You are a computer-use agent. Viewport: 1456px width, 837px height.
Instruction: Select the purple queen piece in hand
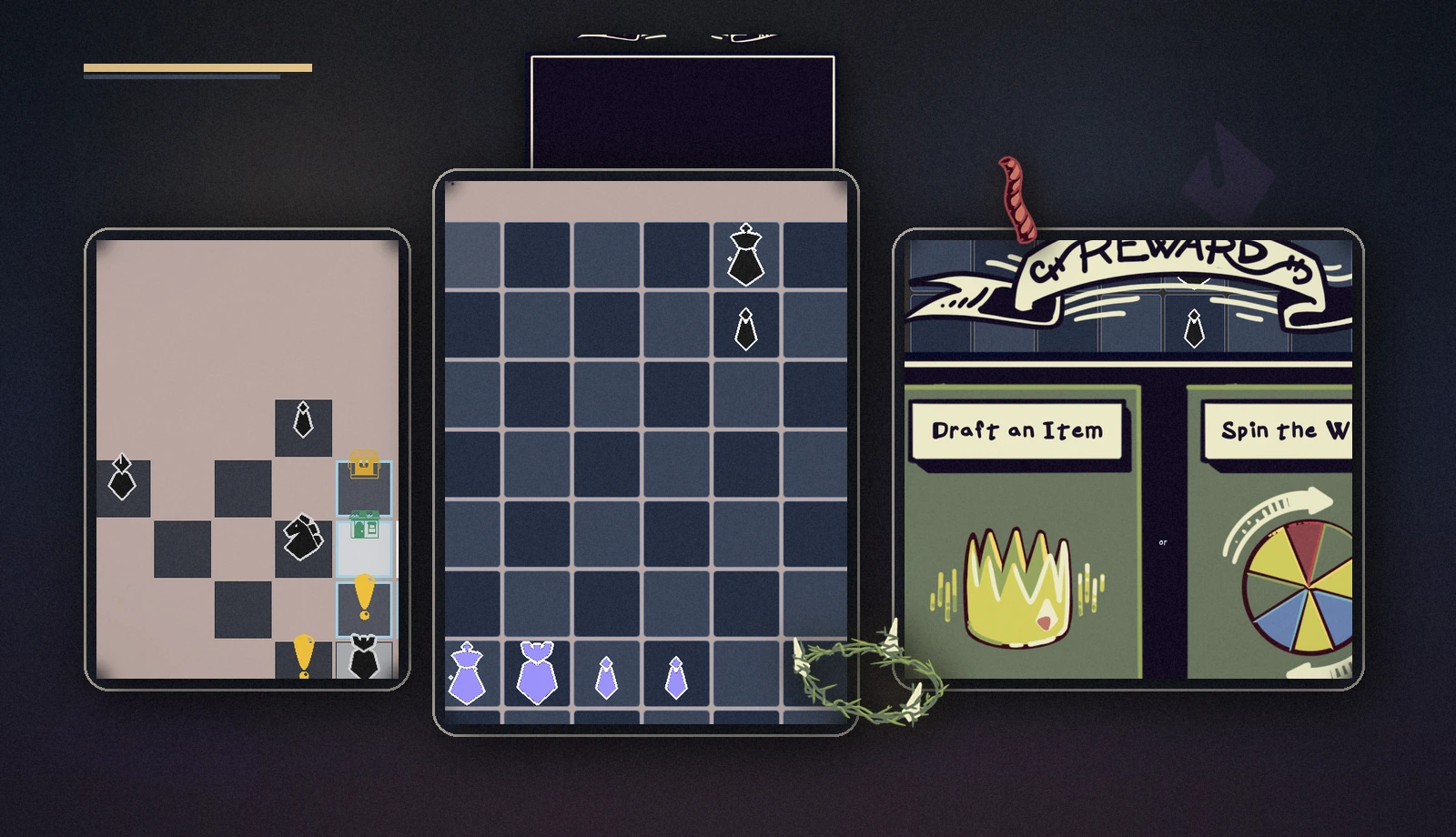click(x=535, y=673)
